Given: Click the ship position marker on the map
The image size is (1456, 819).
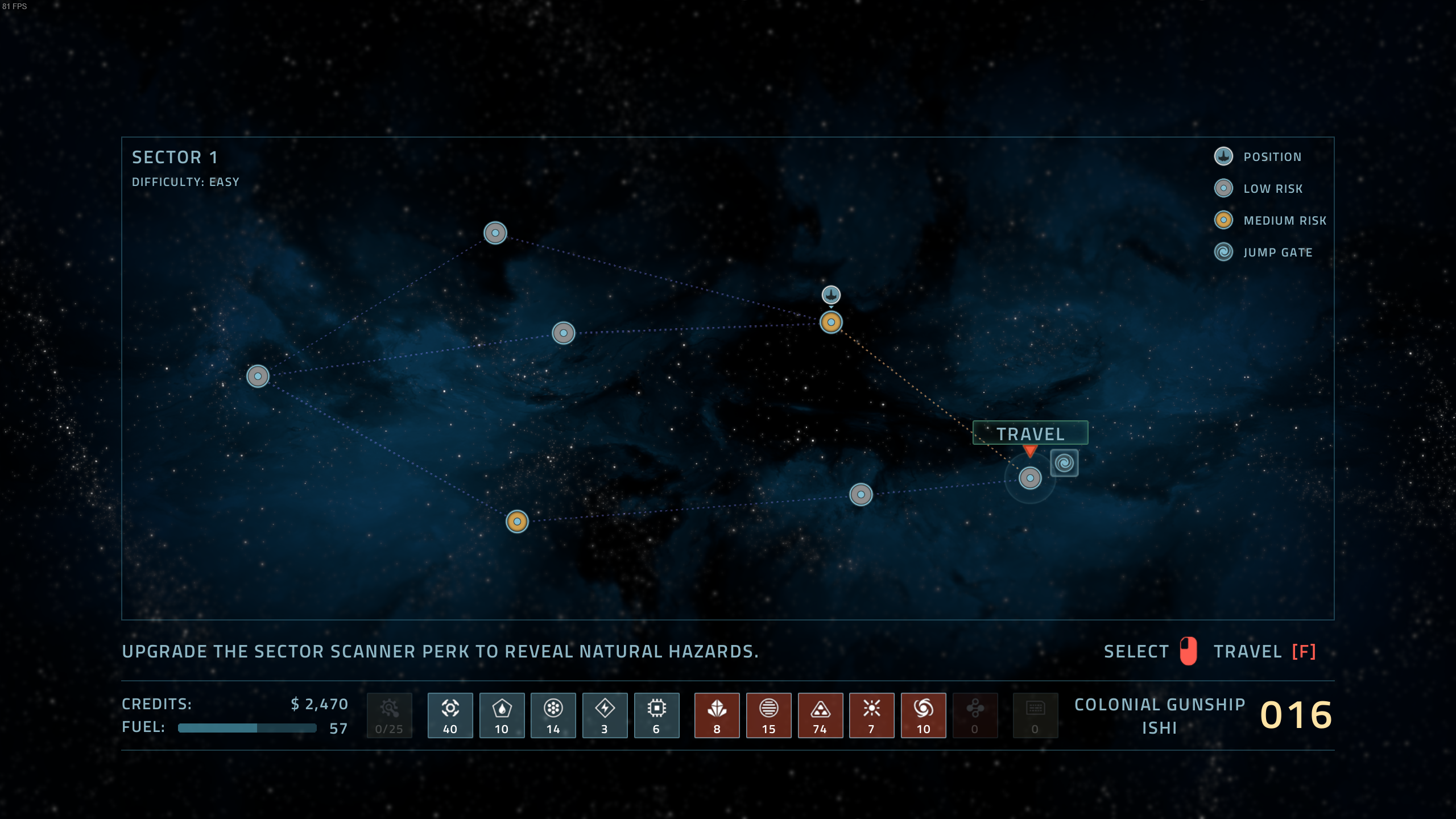Looking at the screenshot, I should click(831, 295).
